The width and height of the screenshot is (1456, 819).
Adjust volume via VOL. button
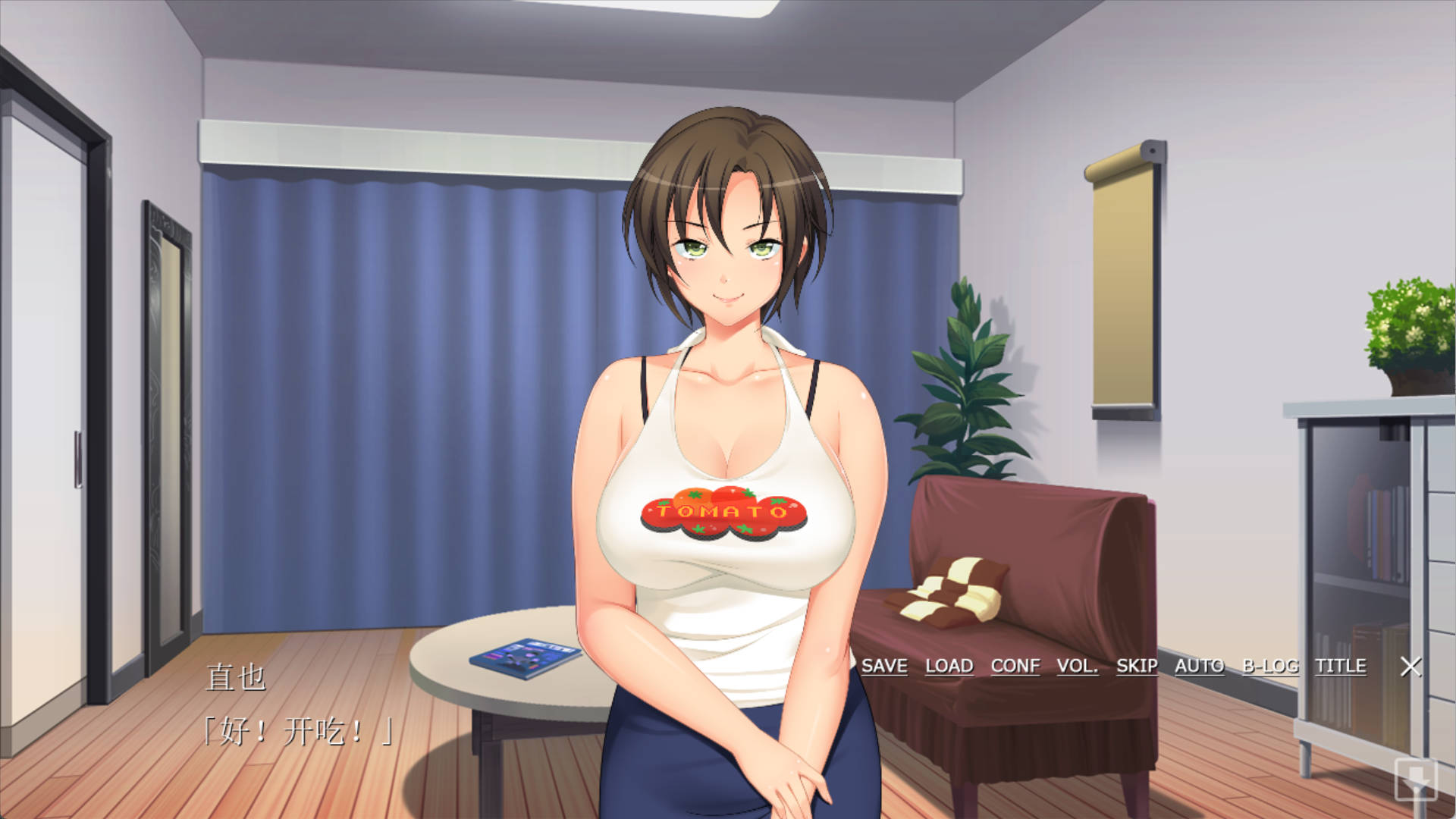1078,666
